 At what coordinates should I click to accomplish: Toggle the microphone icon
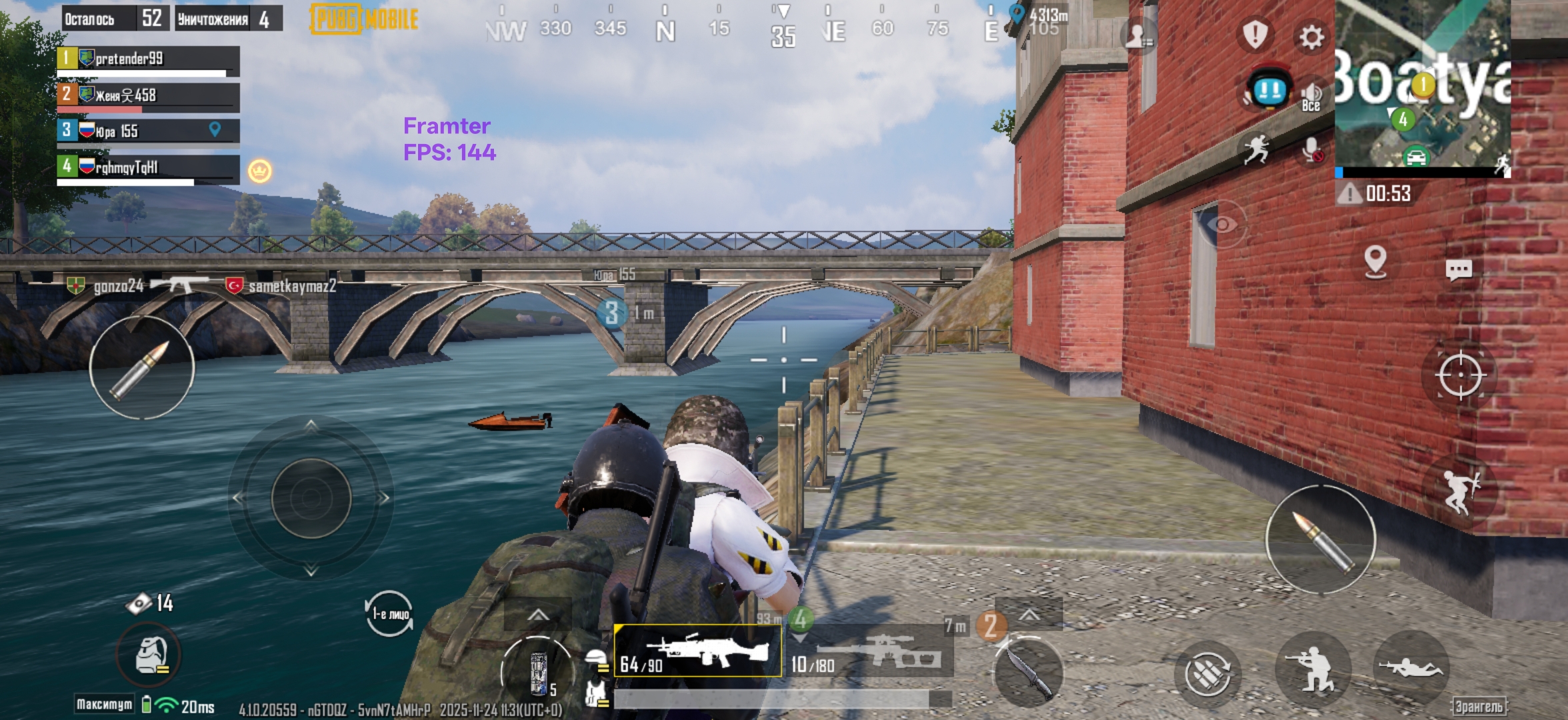point(1313,151)
